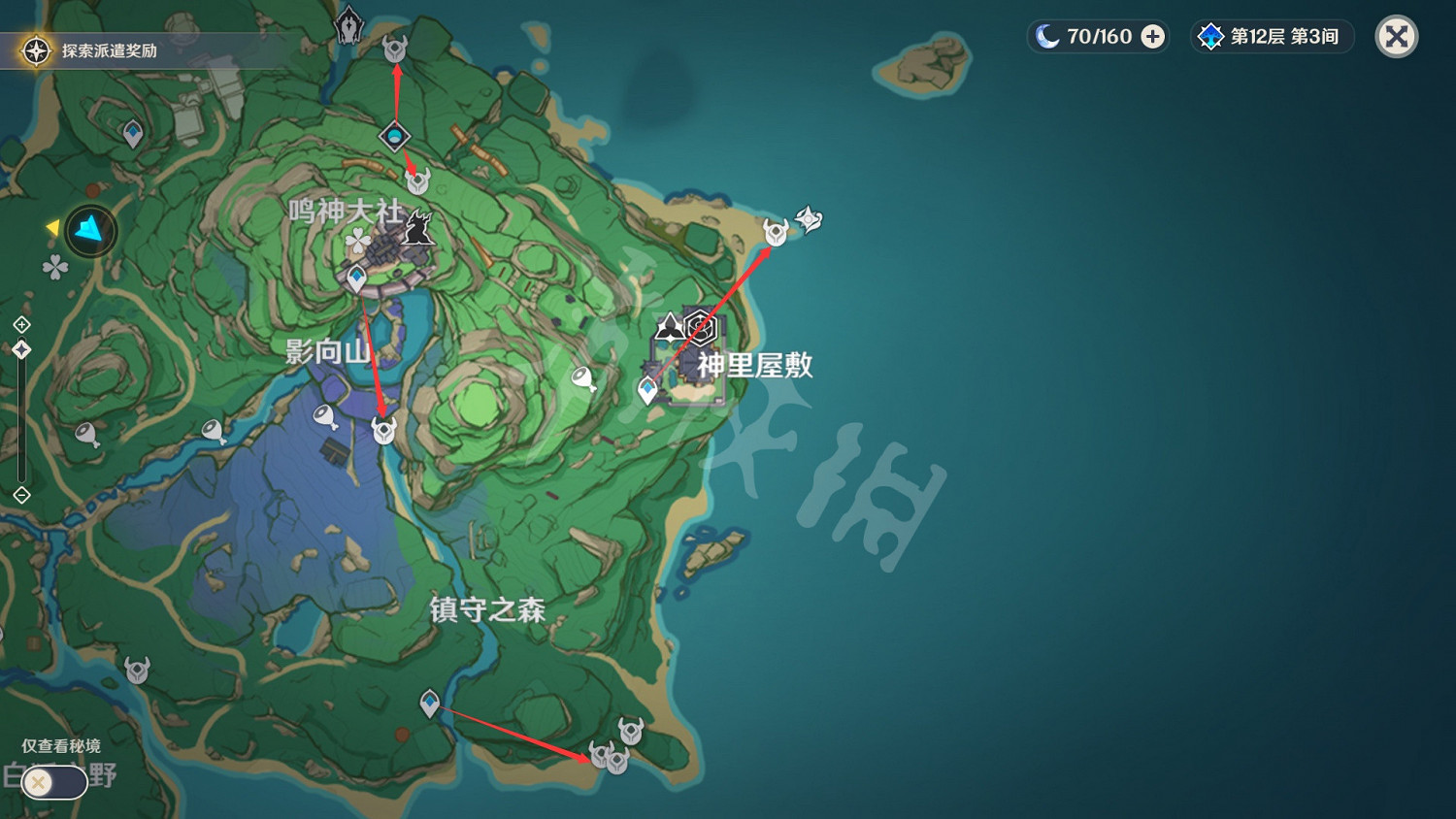The height and width of the screenshot is (819, 1456).
Task: Select the teleport waypoint near 鸣神大社
Action: pos(357,278)
